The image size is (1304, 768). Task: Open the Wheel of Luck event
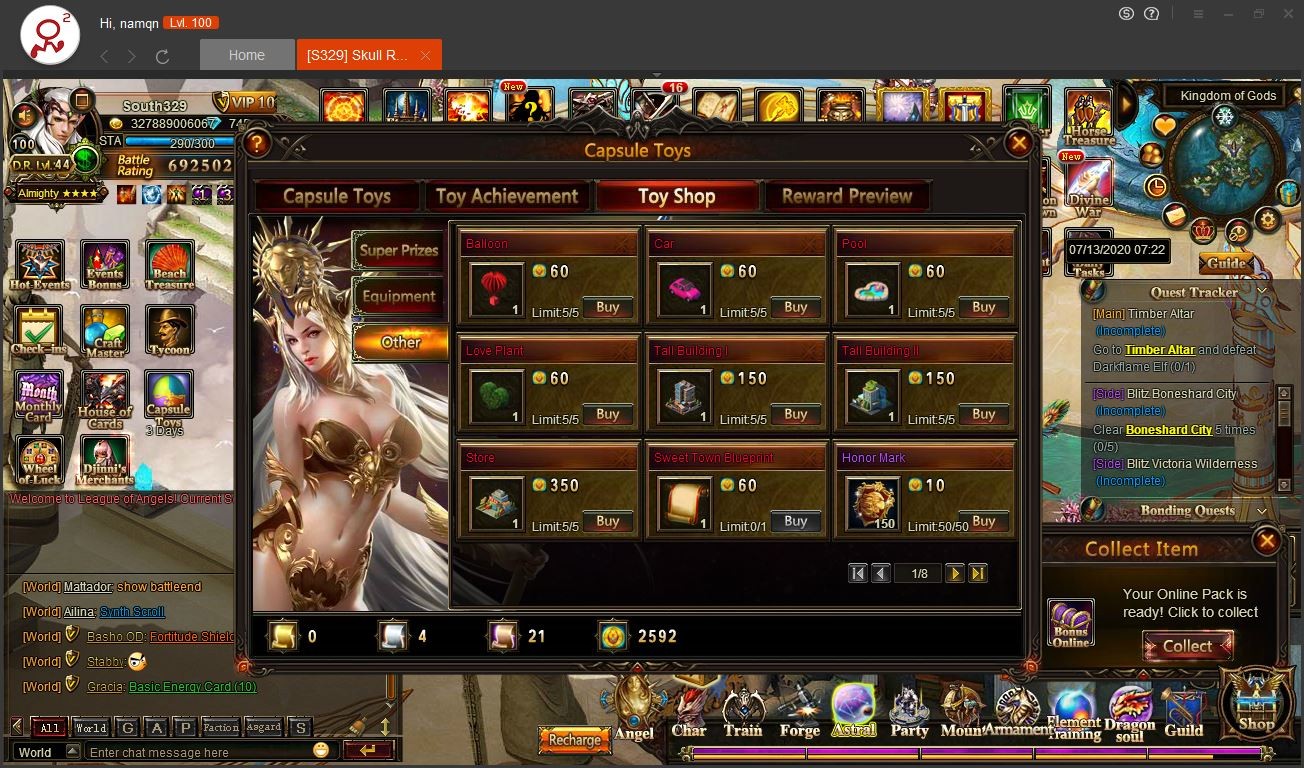point(39,461)
